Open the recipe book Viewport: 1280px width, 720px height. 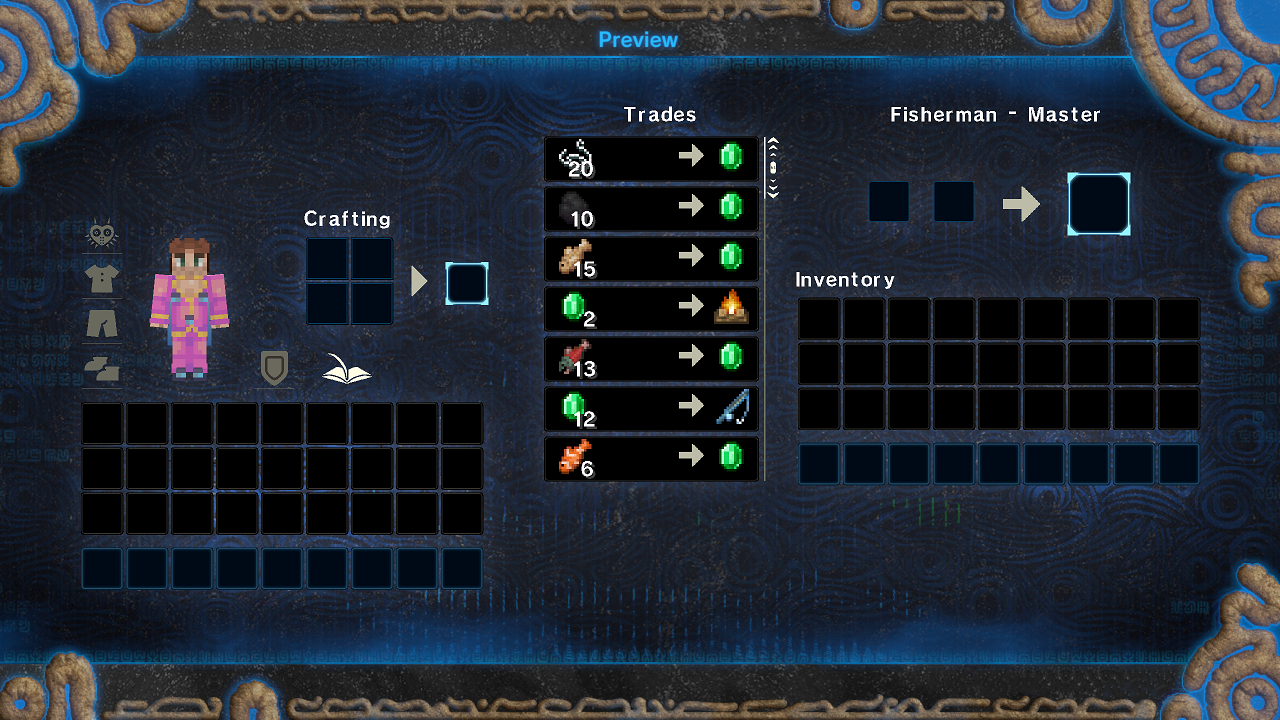tap(346, 369)
